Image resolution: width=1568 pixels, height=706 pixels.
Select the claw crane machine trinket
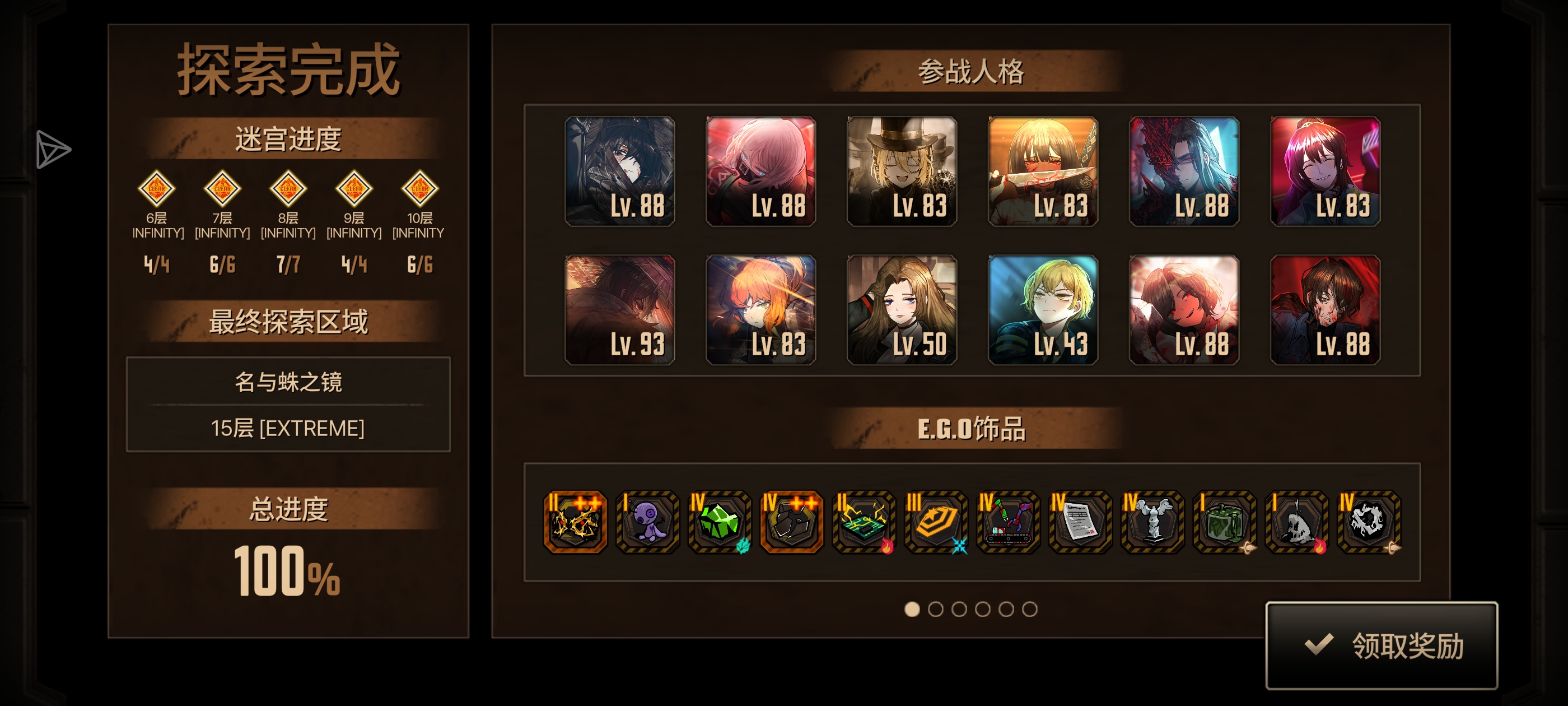tap(1008, 523)
